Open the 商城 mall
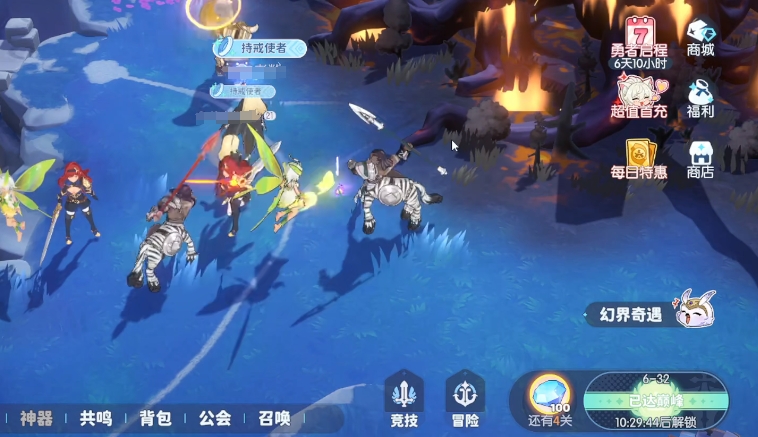Screen dimensions: 758x437 pos(701,38)
